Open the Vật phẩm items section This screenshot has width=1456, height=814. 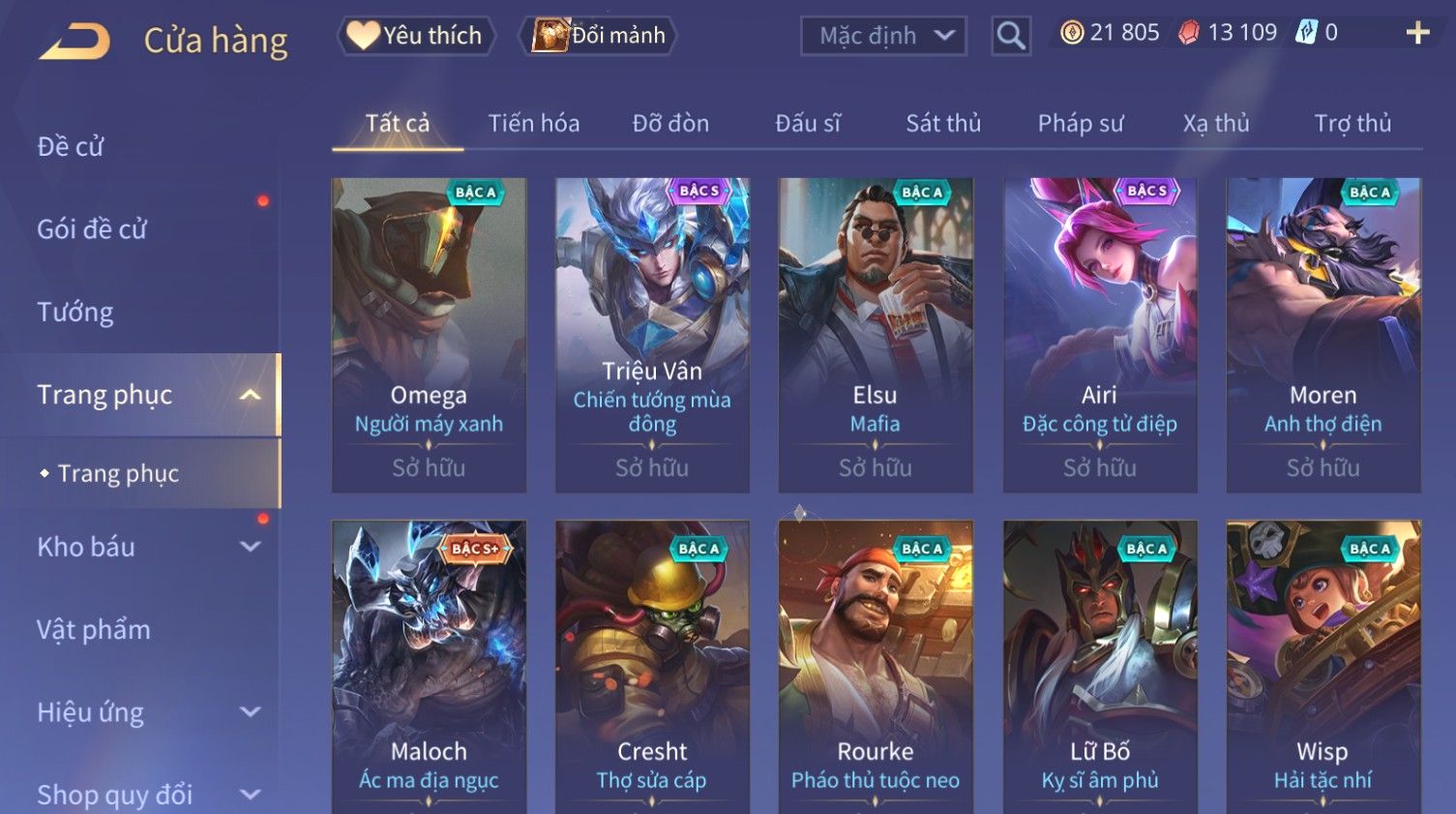[x=94, y=629]
